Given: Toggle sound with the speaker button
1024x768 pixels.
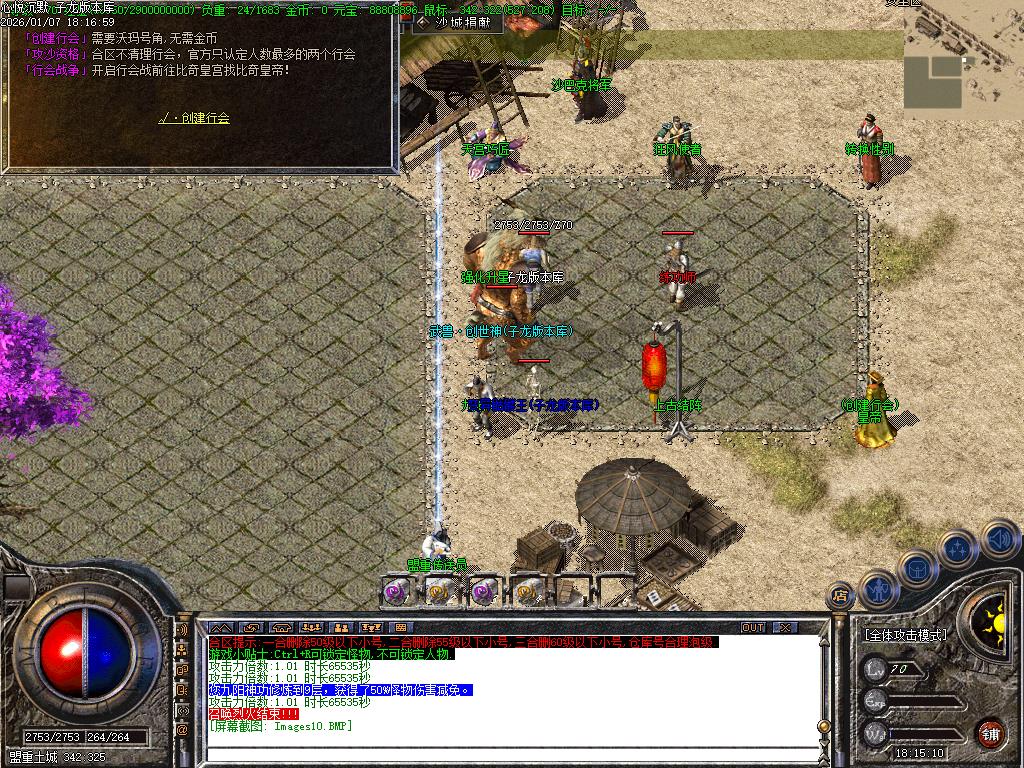Looking at the screenshot, I should (x=999, y=539).
